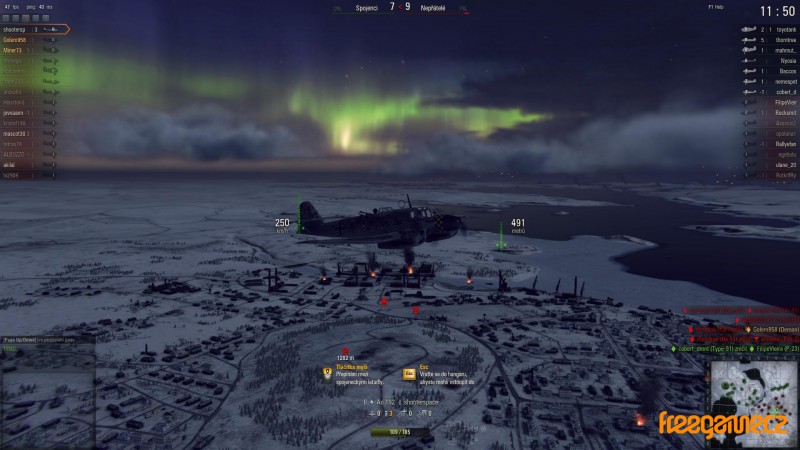Select Miner73 in the allied player list
800x450 pixels.
(15, 50)
